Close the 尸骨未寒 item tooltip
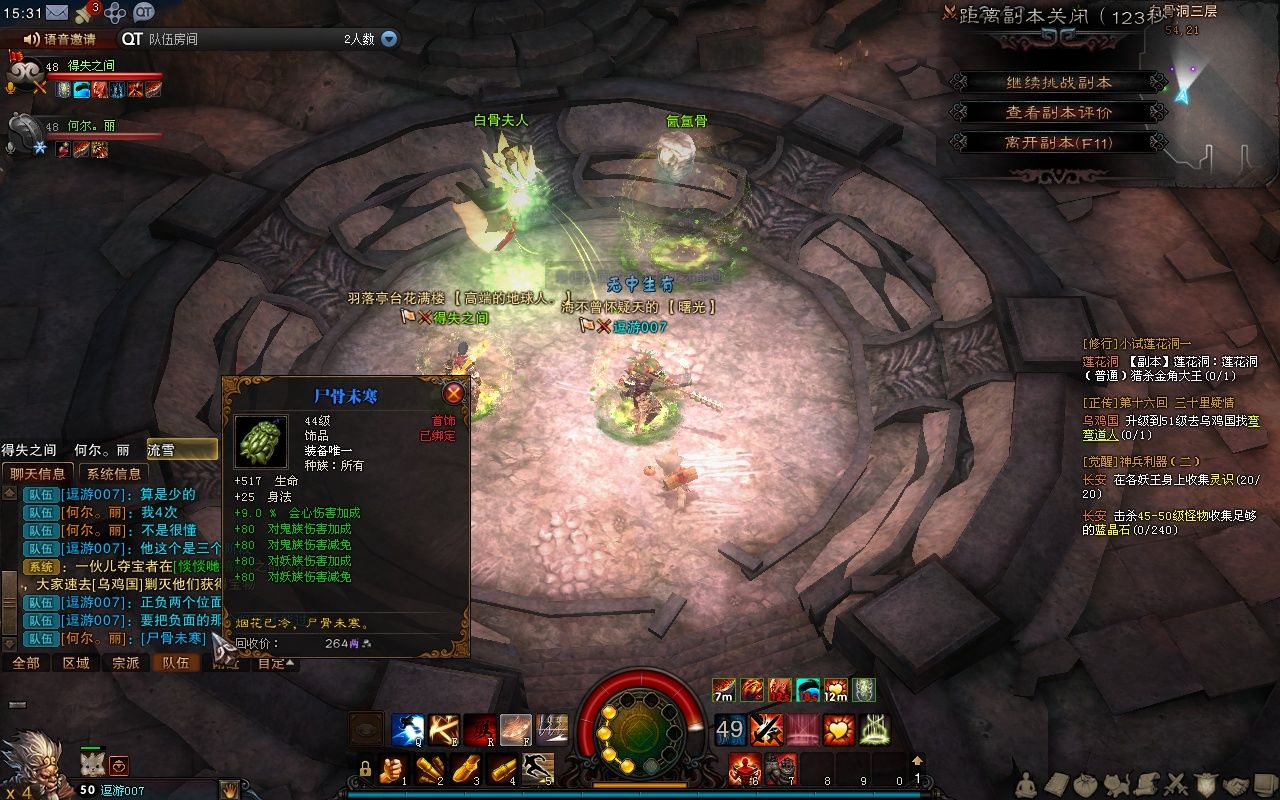1280x800 pixels. coord(452,393)
